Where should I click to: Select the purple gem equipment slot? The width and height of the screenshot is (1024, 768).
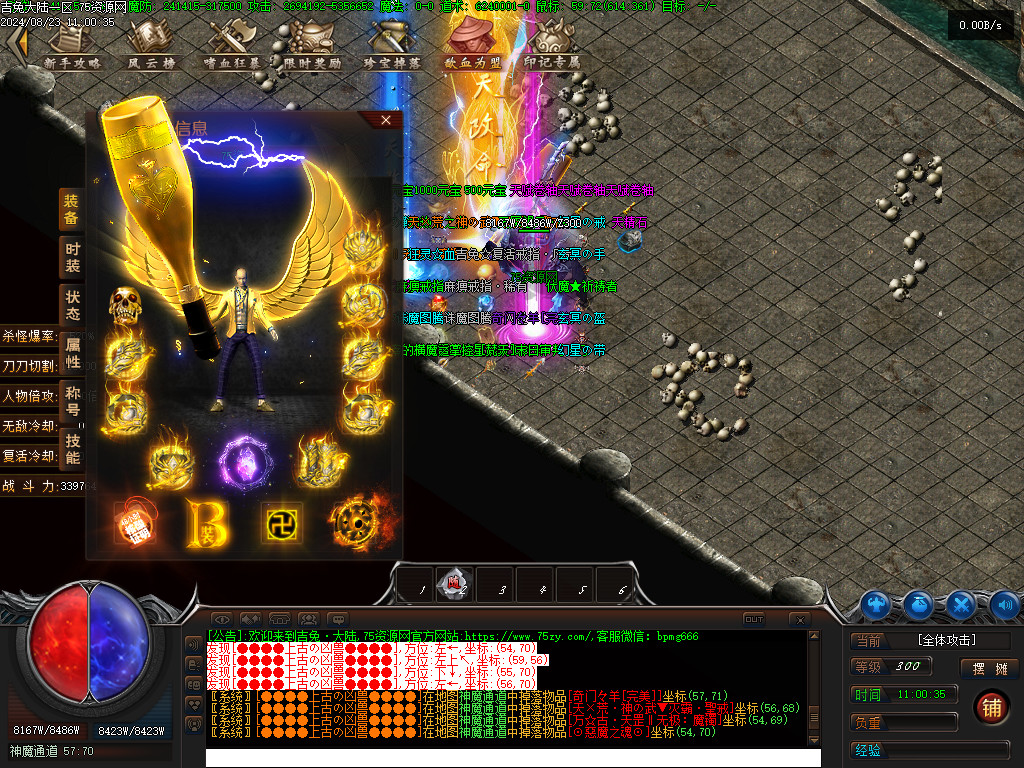241,462
